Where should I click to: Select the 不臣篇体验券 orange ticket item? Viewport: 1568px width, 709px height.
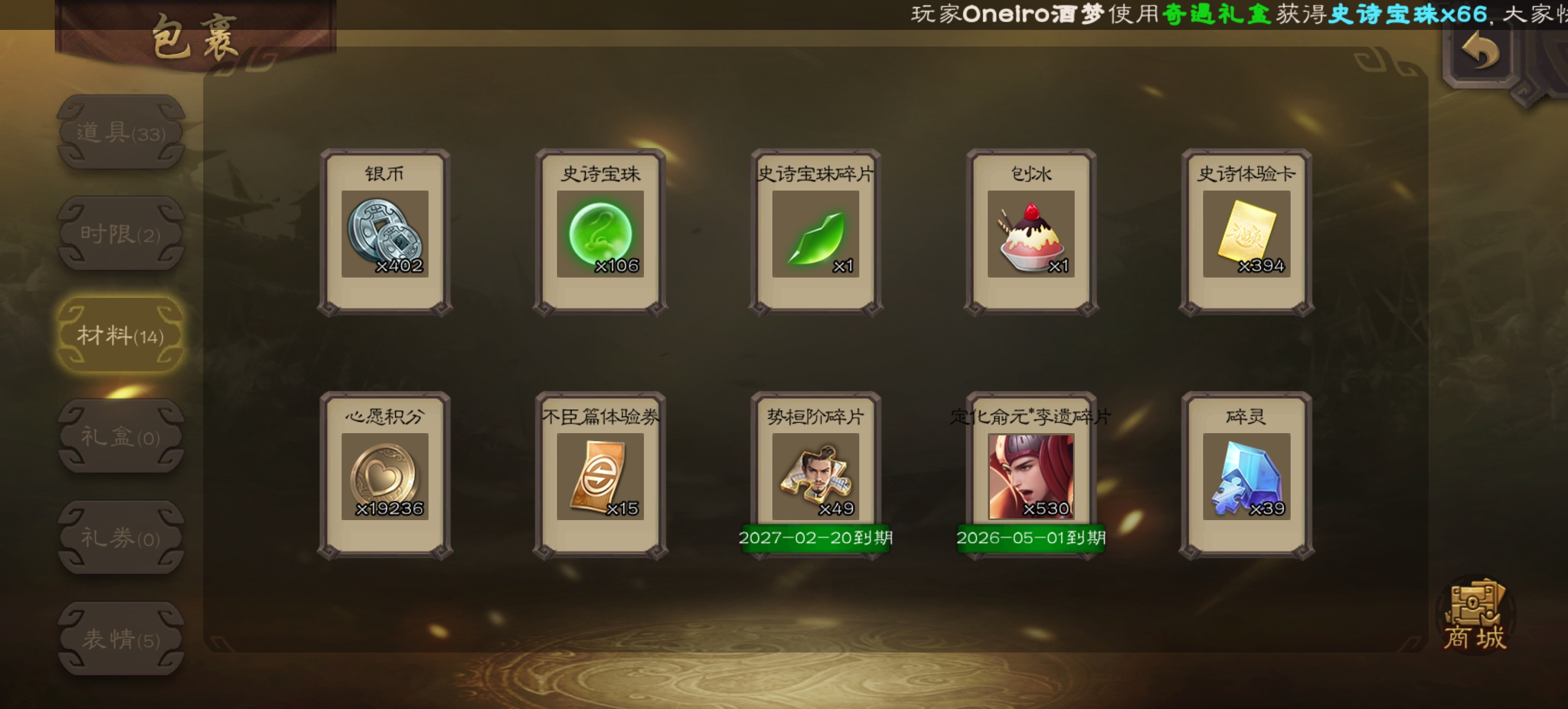600,476
